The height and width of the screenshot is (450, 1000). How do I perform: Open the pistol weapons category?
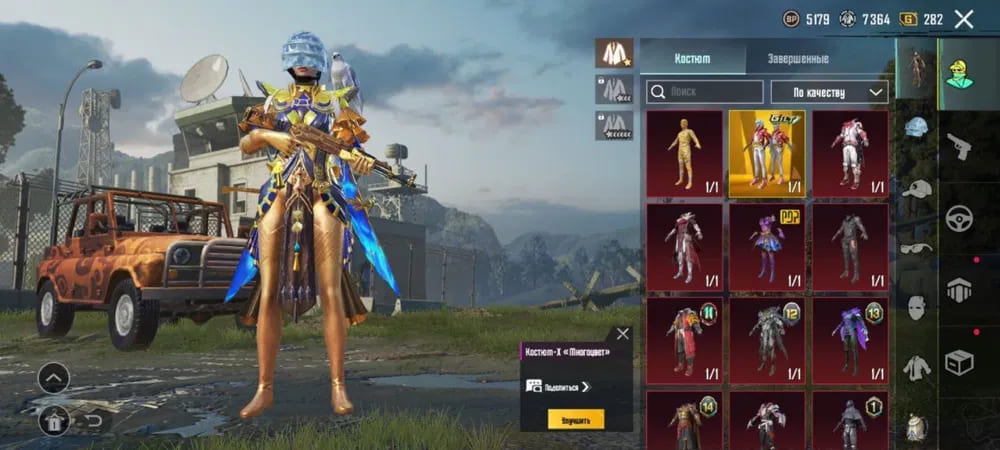(959, 147)
